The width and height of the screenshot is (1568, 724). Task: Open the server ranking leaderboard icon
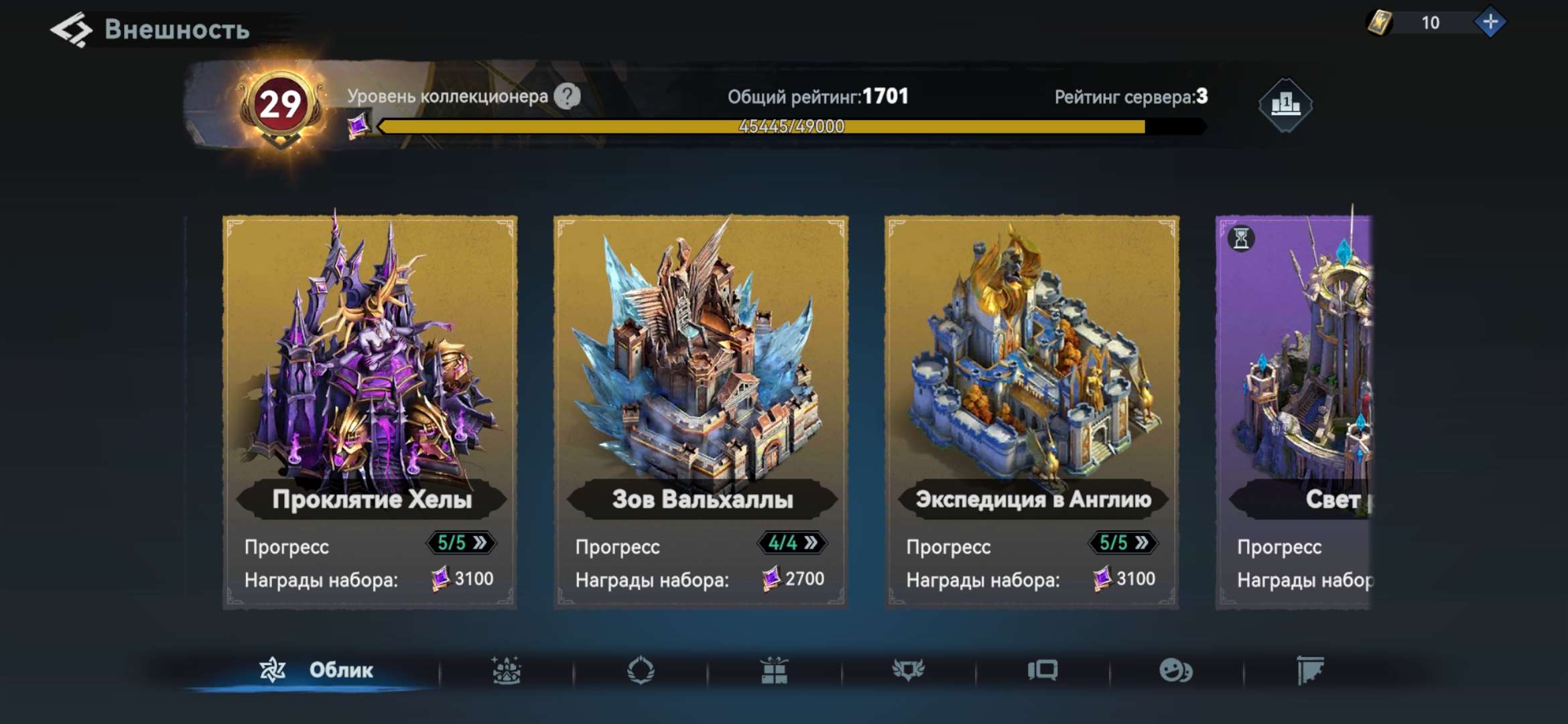point(1285,105)
